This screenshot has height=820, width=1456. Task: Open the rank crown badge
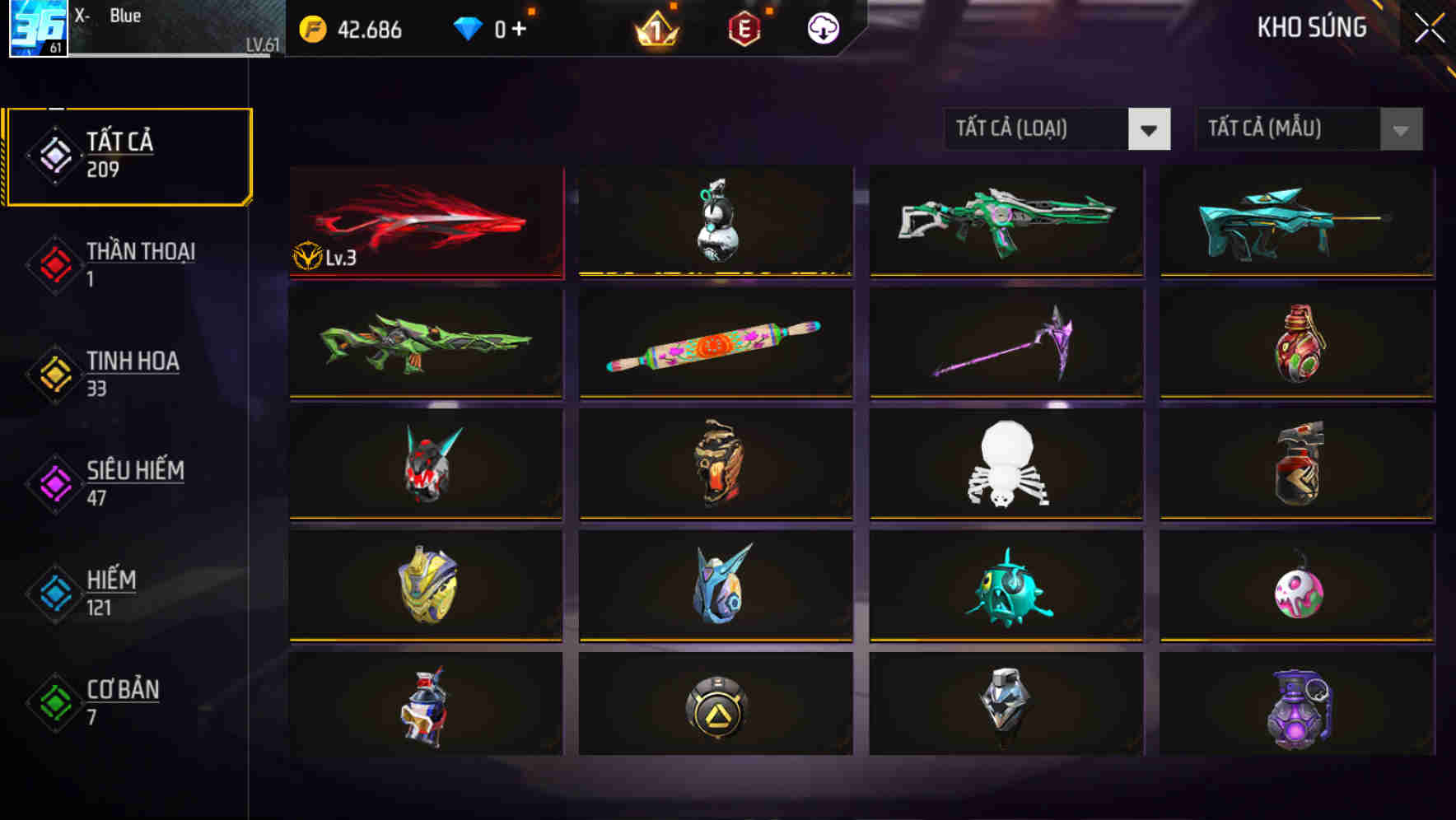(x=655, y=30)
